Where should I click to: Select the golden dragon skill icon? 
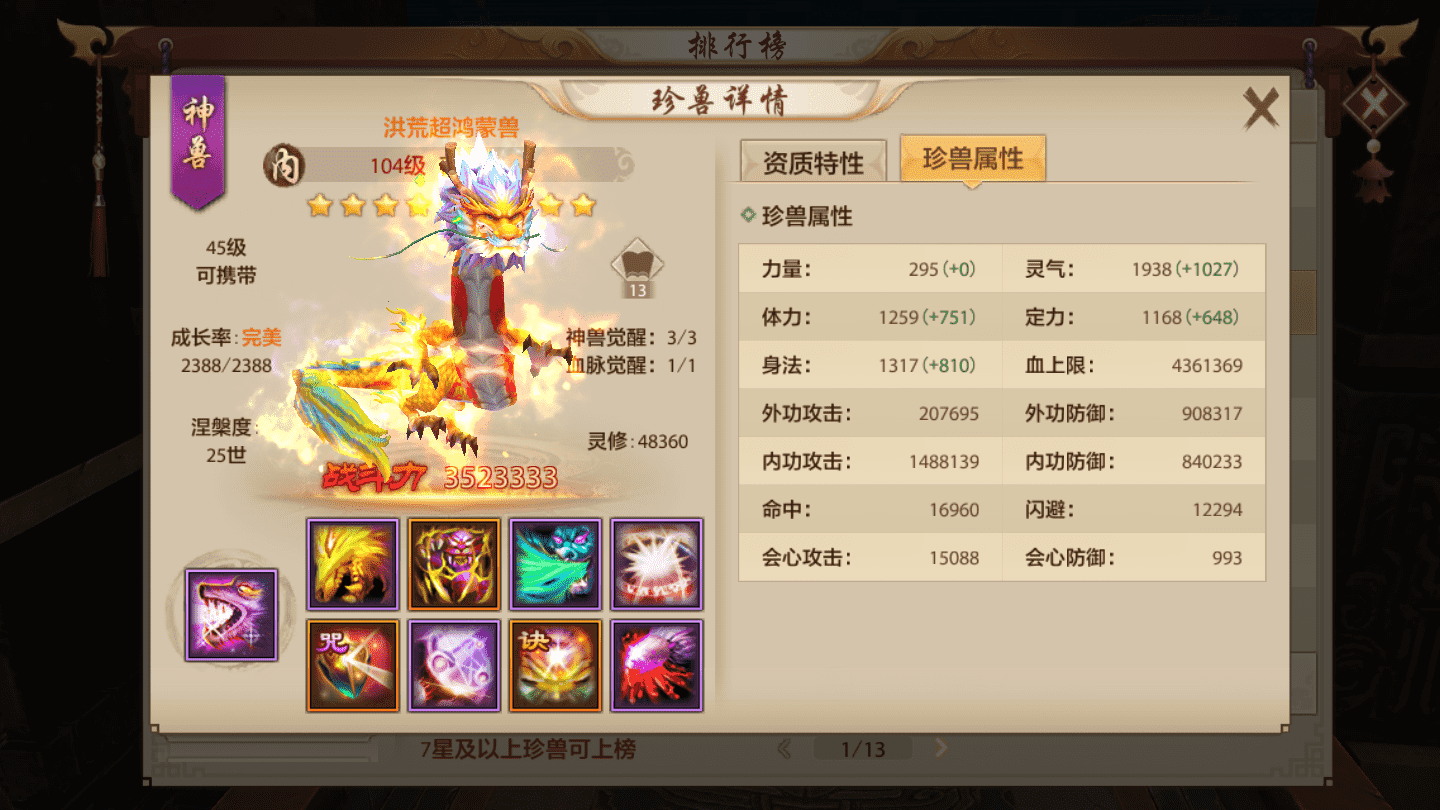coord(352,564)
